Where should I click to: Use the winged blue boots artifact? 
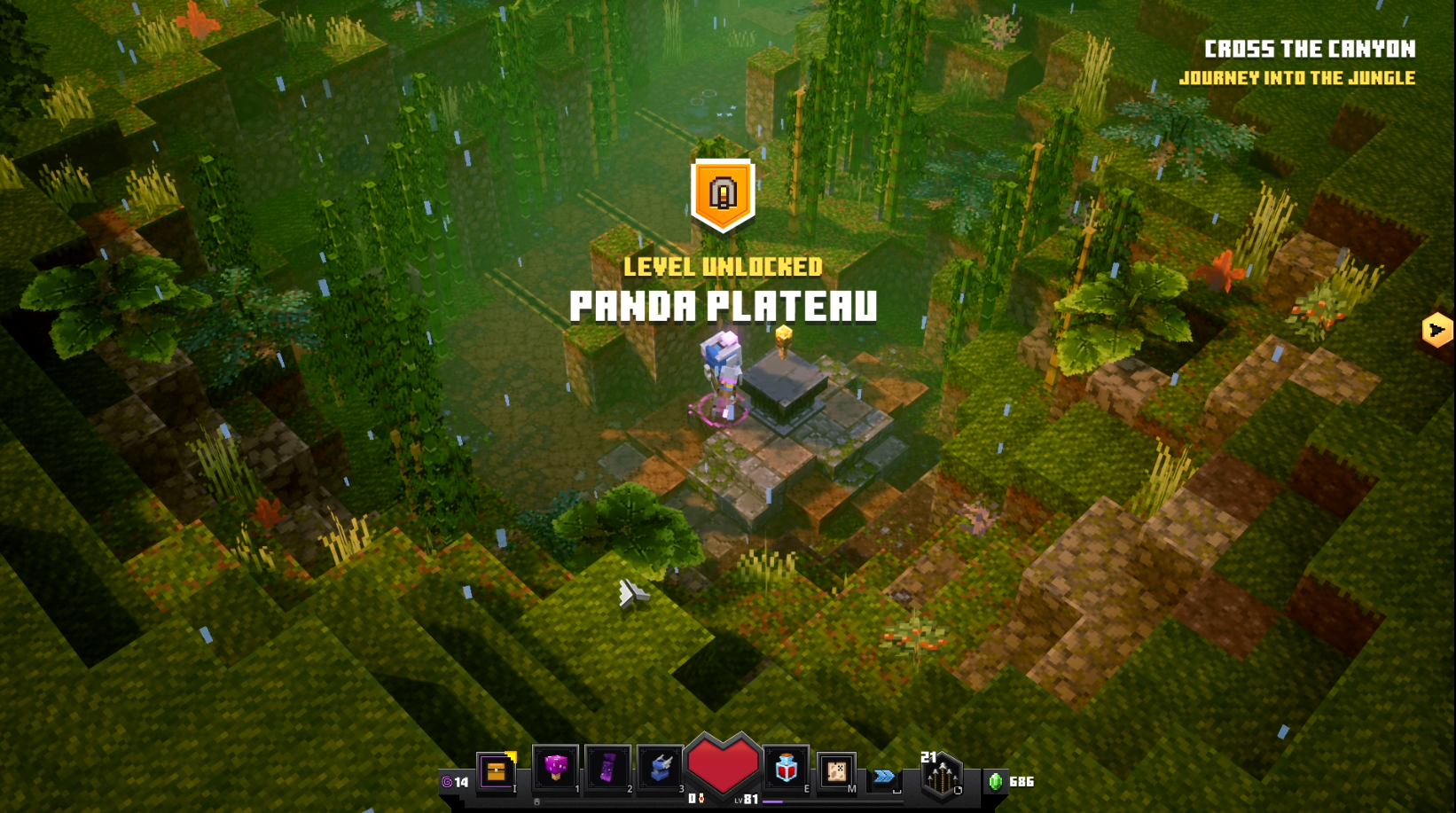click(x=661, y=768)
